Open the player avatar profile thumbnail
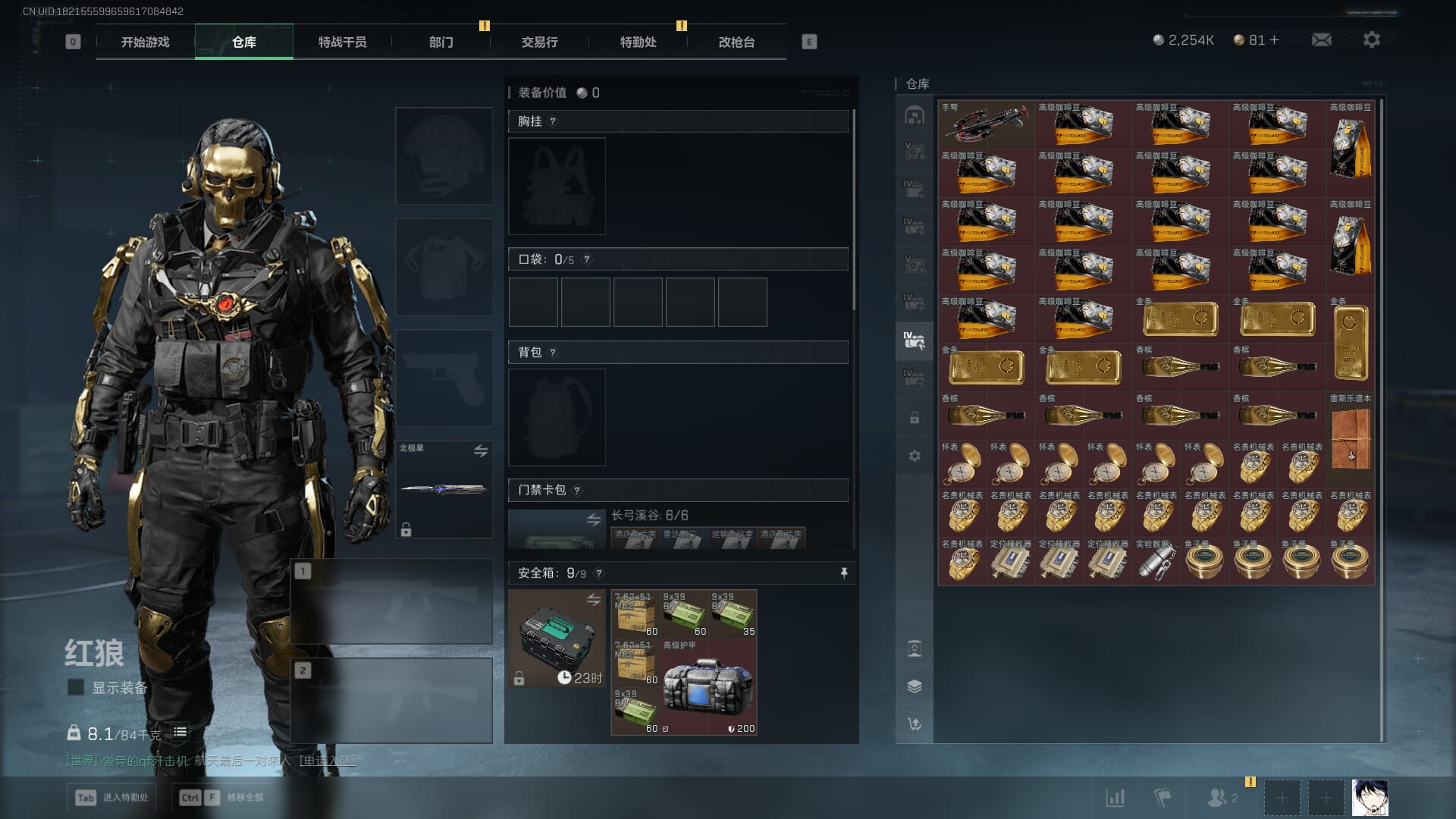Image resolution: width=1456 pixels, height=819 pixels. [x=1369, y=798]
